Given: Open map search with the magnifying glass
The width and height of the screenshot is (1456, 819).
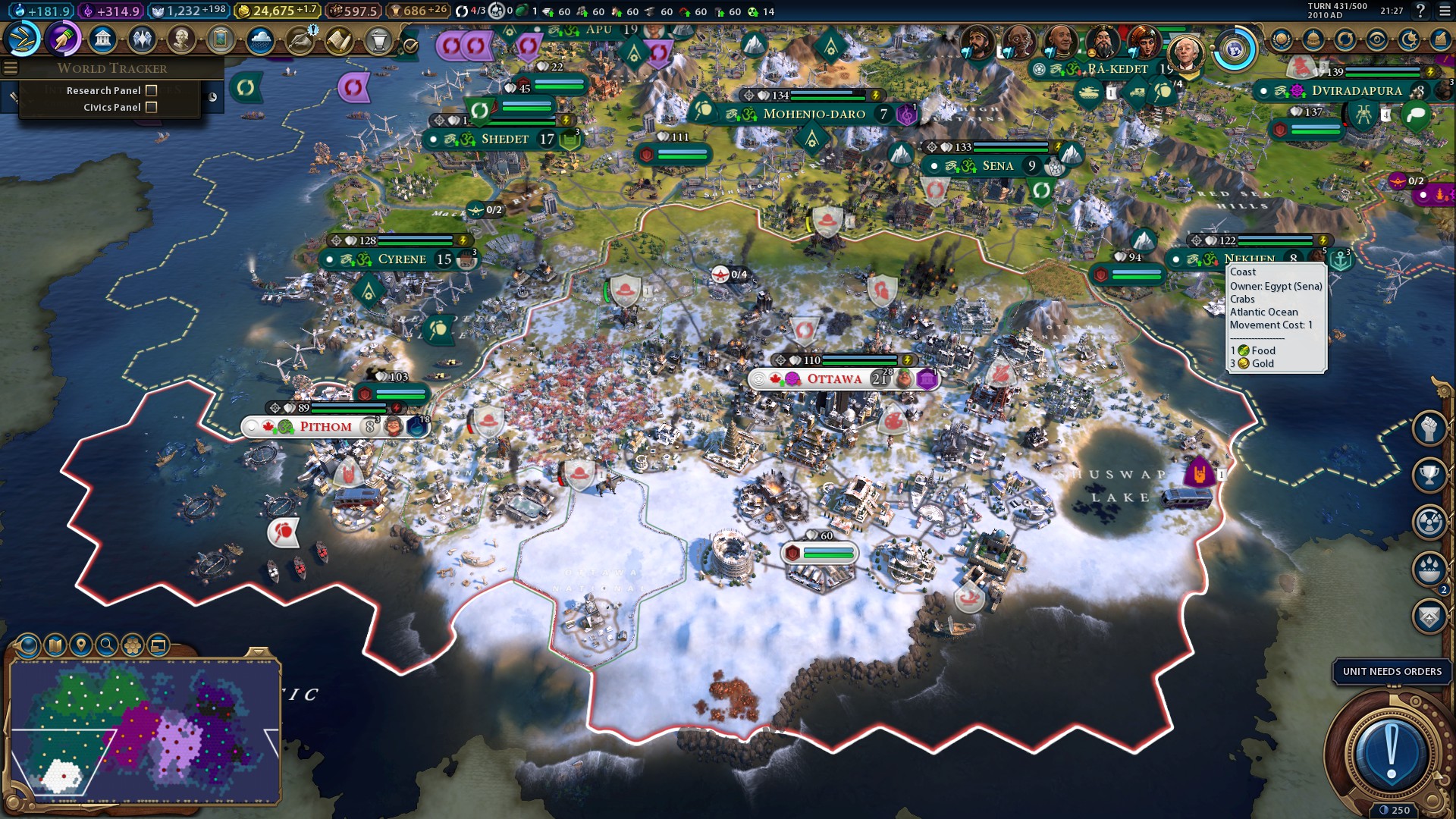Looking at the screenshot, I should click(106, 645).
